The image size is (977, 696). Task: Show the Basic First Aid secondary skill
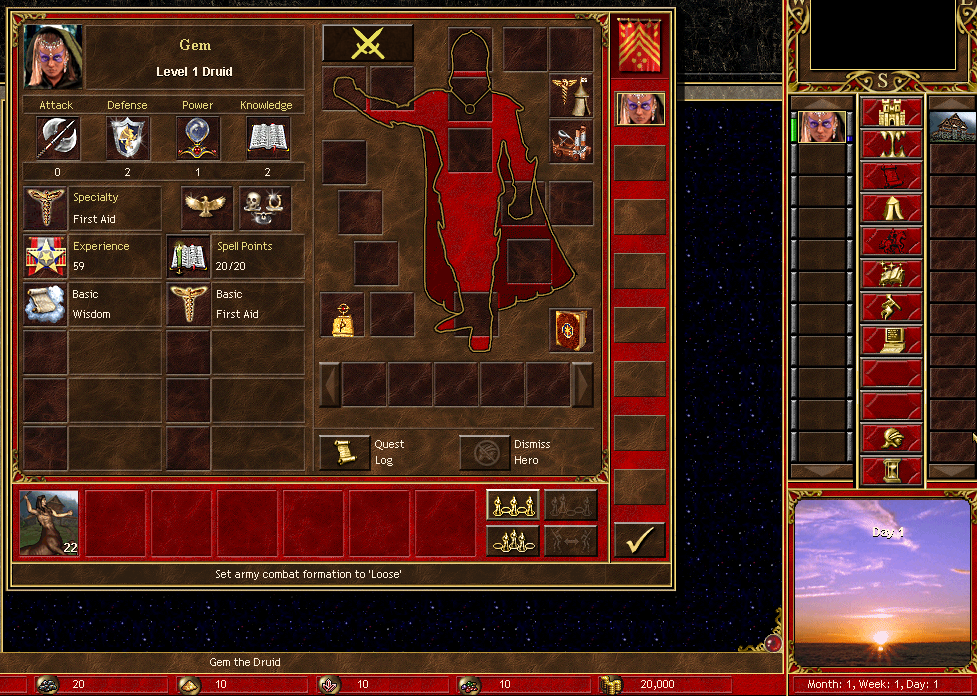tap(189, 304)
